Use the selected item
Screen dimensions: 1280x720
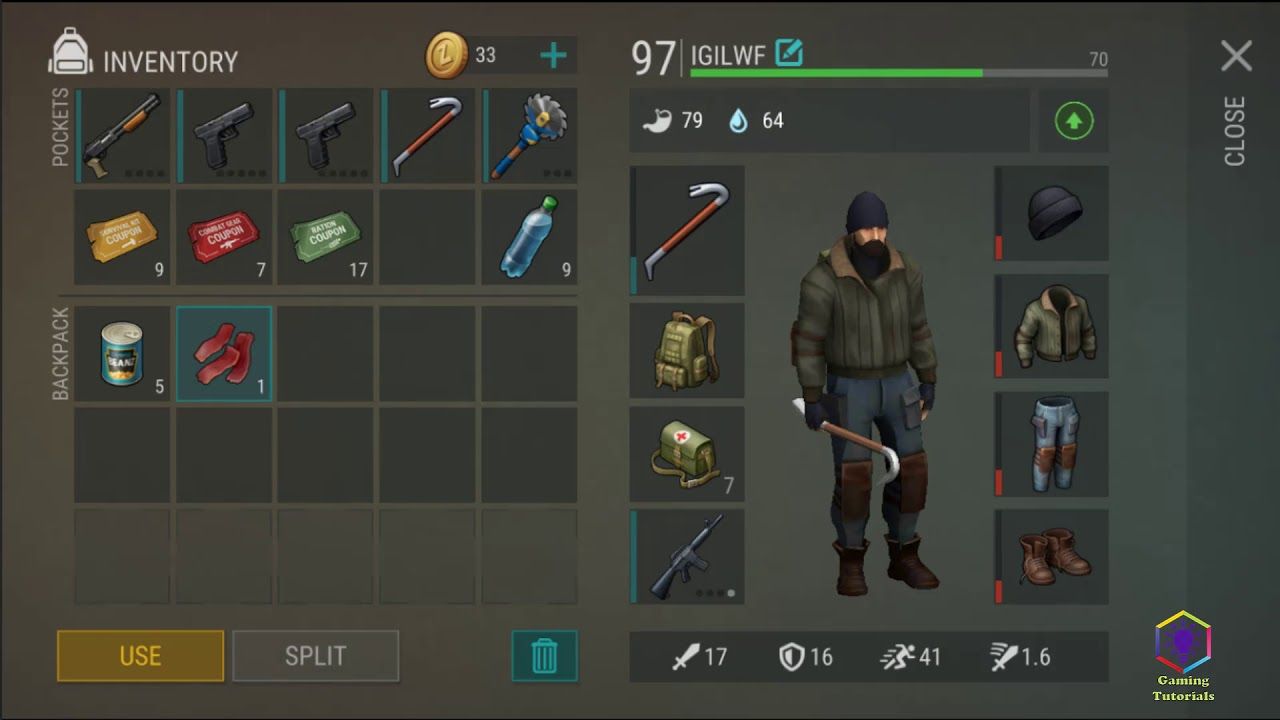tap(140, 656)
